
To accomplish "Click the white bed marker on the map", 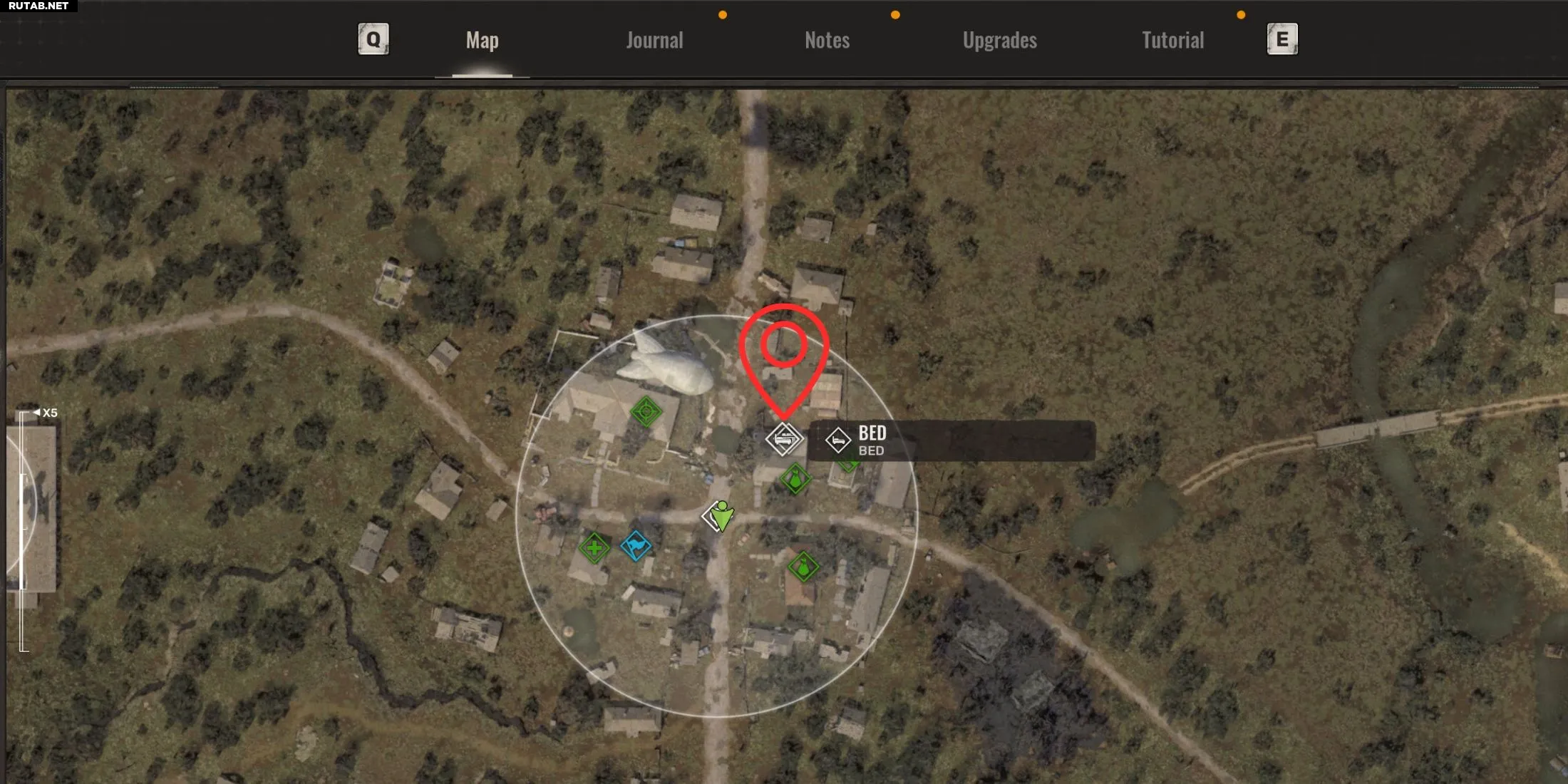I will (x=784, y=438).
